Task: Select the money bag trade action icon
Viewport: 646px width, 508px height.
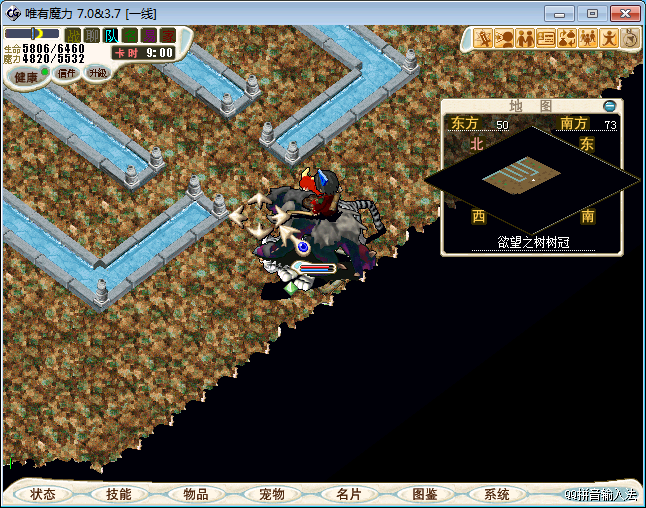Action: click(567, 39)
